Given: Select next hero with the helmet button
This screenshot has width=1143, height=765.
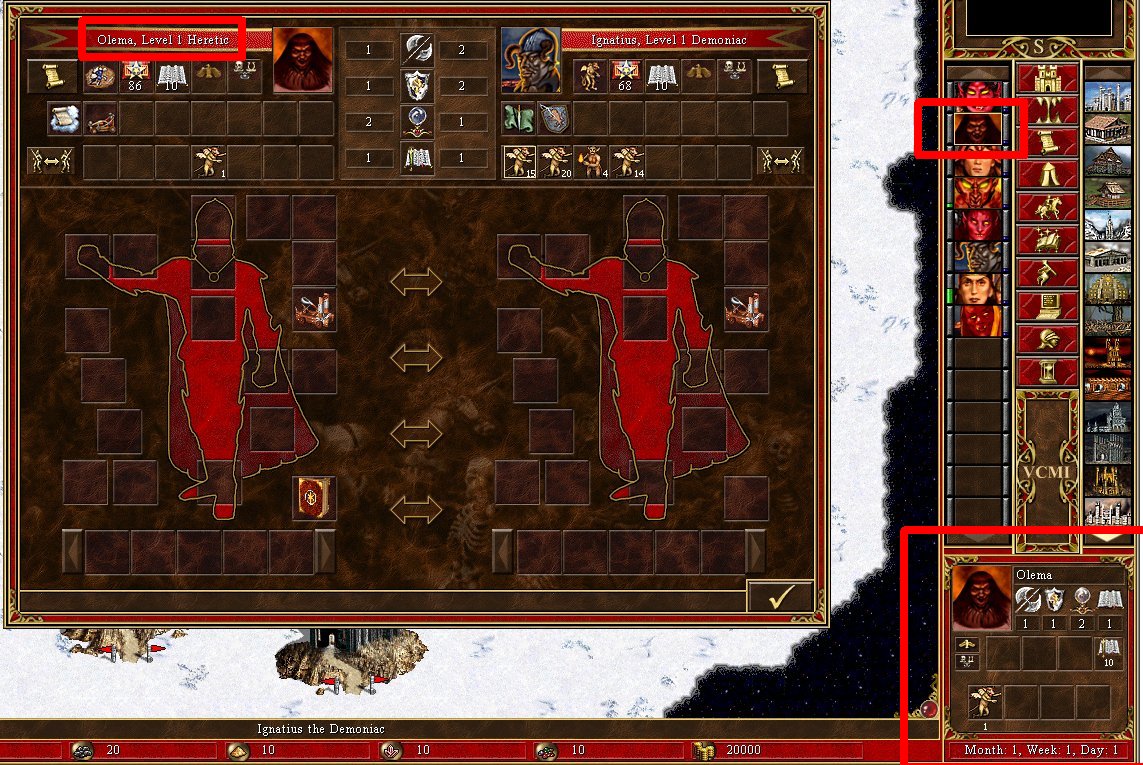Looking at the screenshot, I should [1047, 339].
